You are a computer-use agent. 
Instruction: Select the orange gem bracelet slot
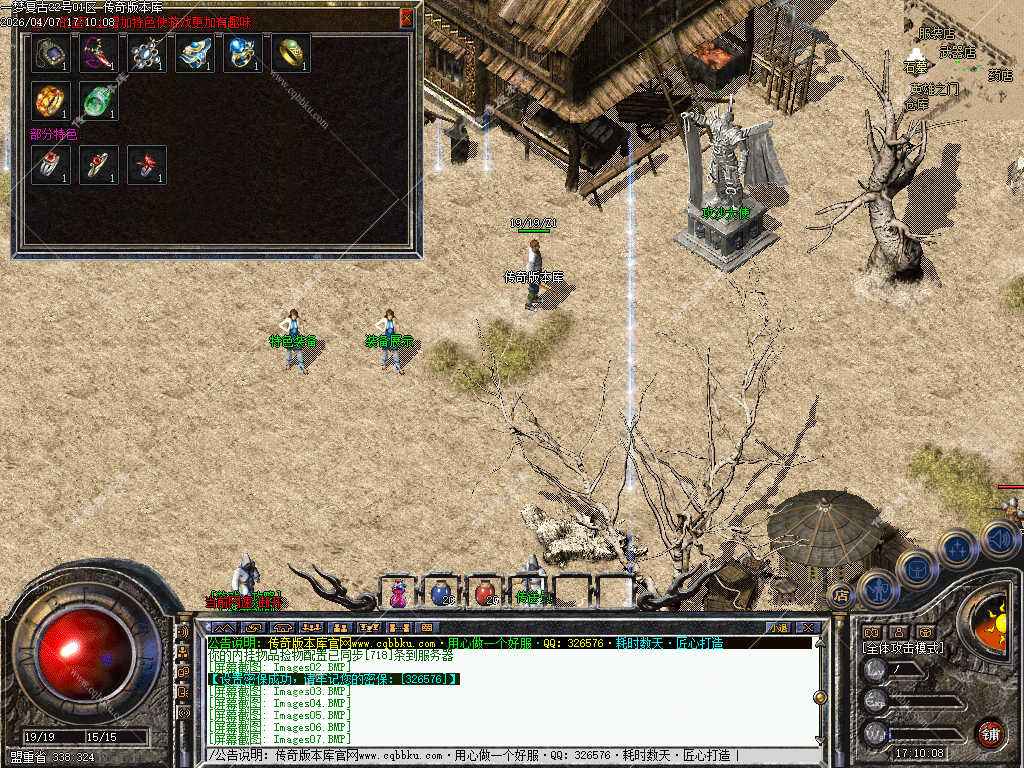pyautogui.click(x=50, y=101)
